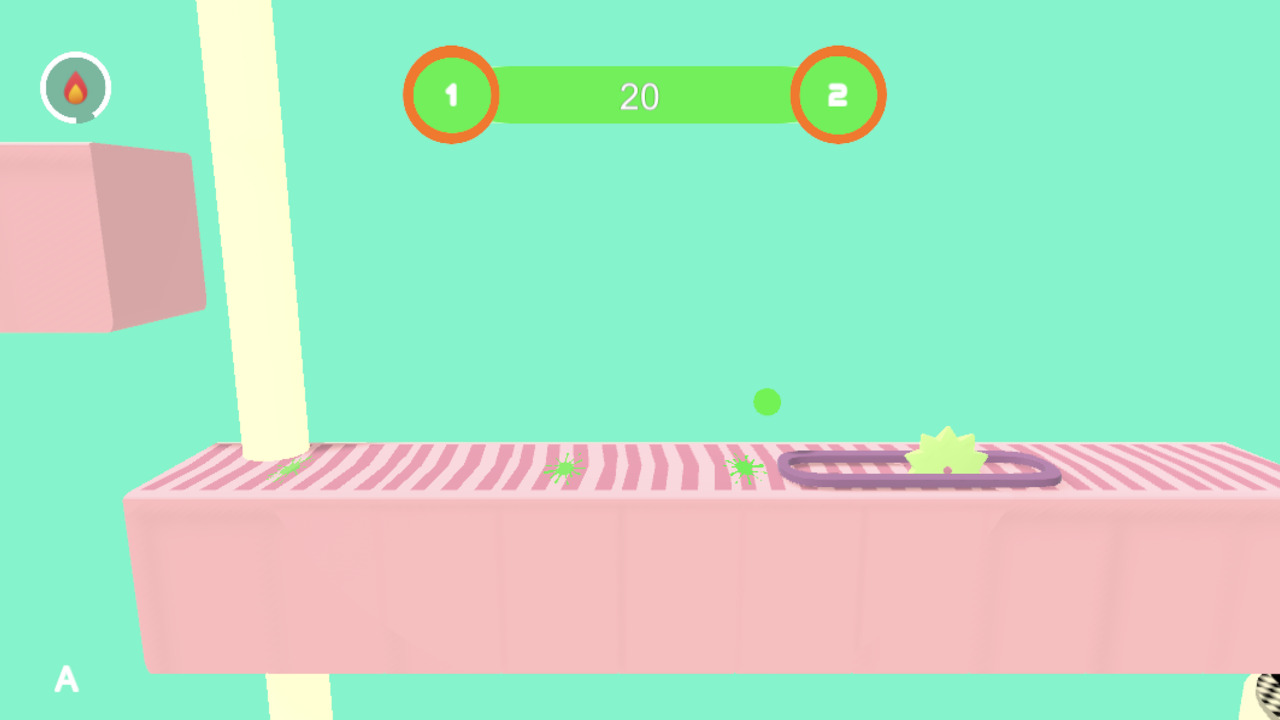The width and height of the screenshot is (1280, 720).
Task: Click the orange-ringed circle on the left
Action: (451, 95)
